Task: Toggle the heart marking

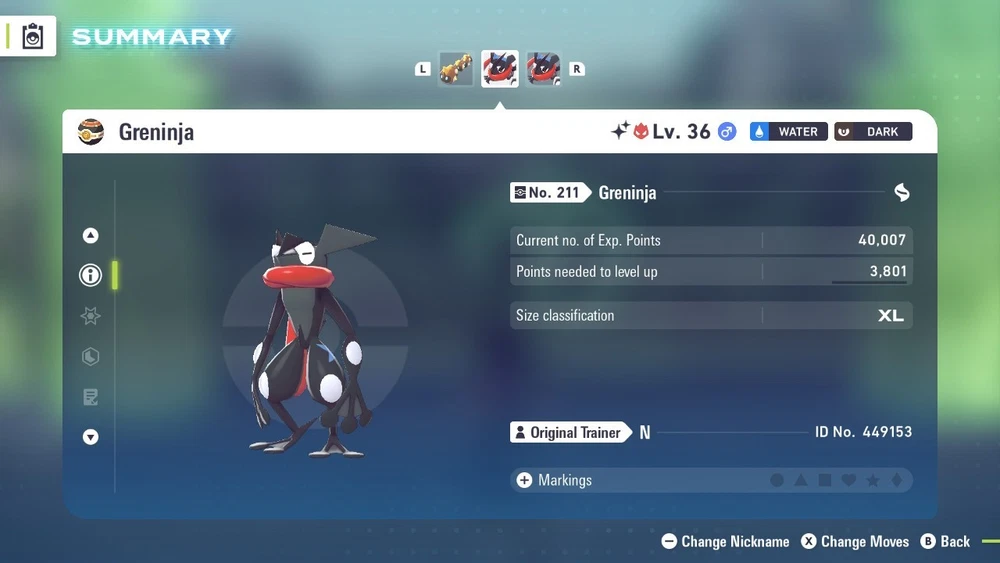Action: (x=849, y=481)
